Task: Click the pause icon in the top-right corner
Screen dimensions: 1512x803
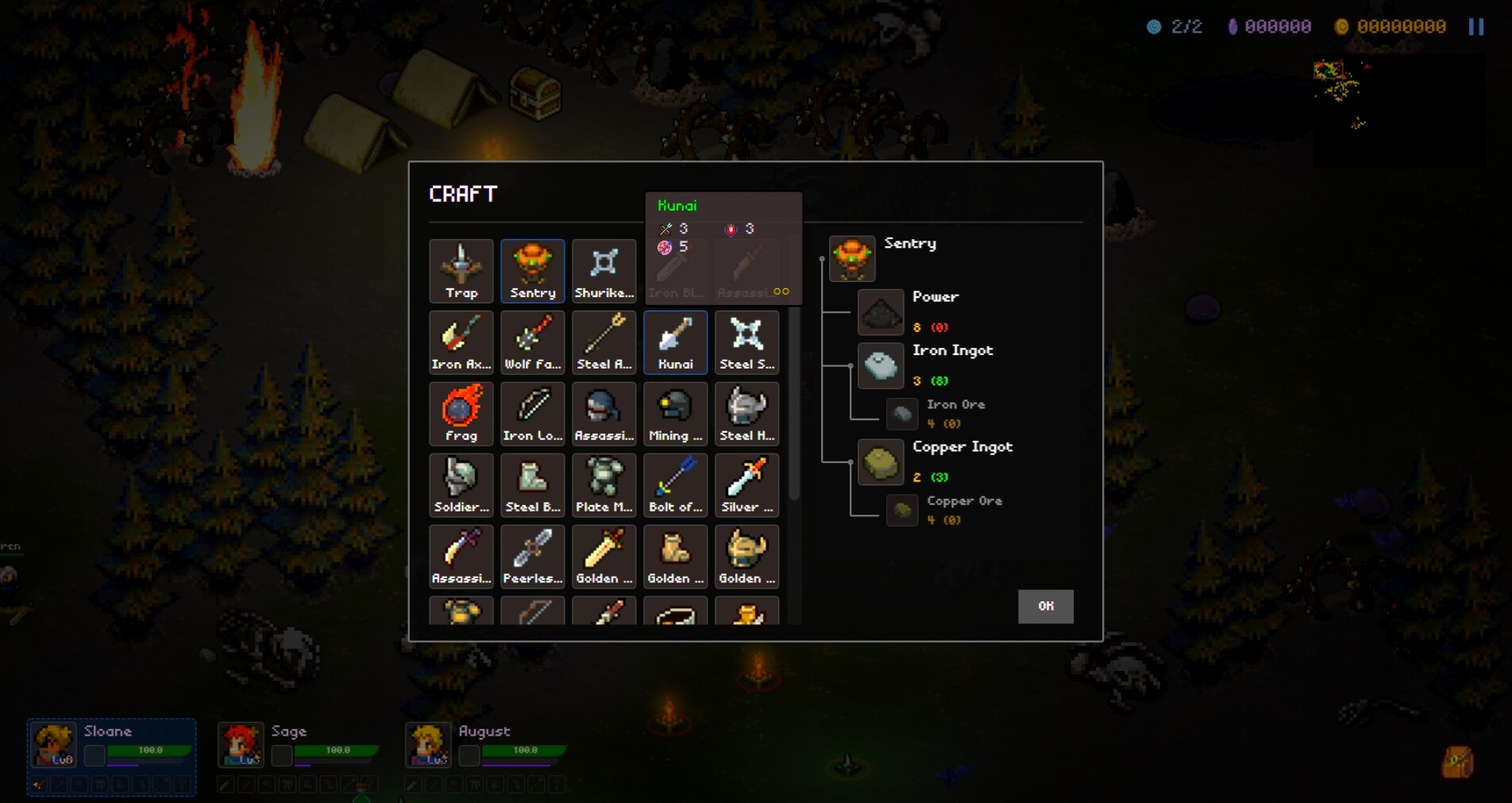Action: (x=1477, y=26)
